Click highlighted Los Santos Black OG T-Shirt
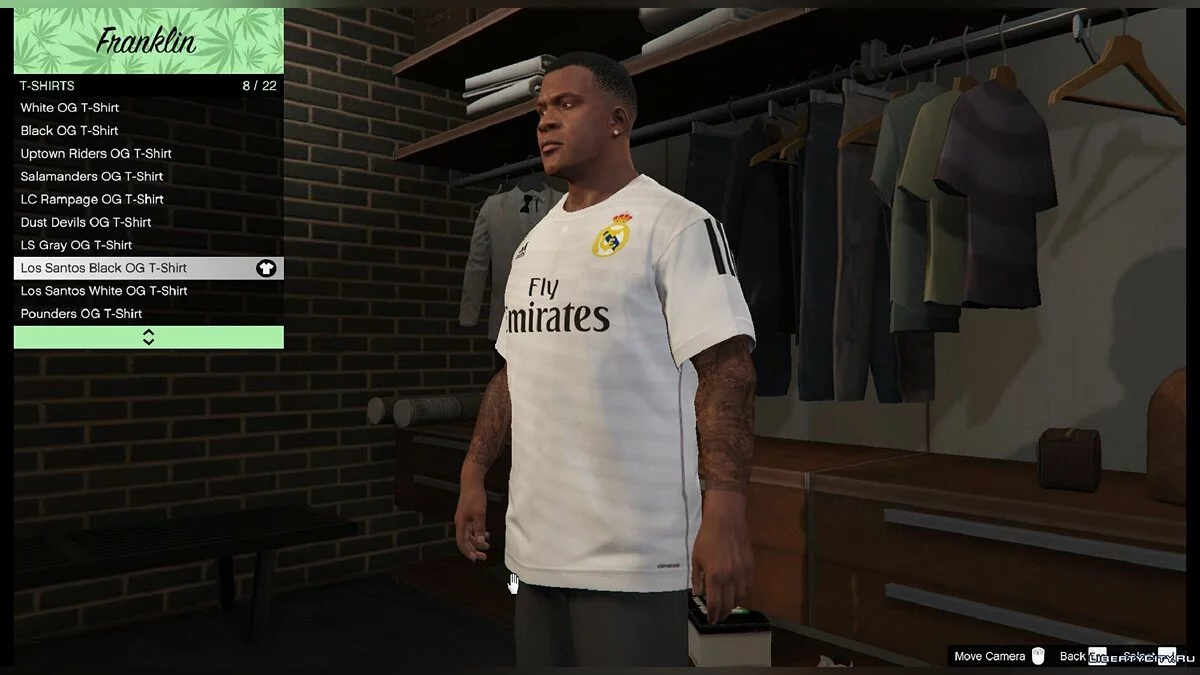The width and height of the screenshot is (1200, 675). point(148,268)
